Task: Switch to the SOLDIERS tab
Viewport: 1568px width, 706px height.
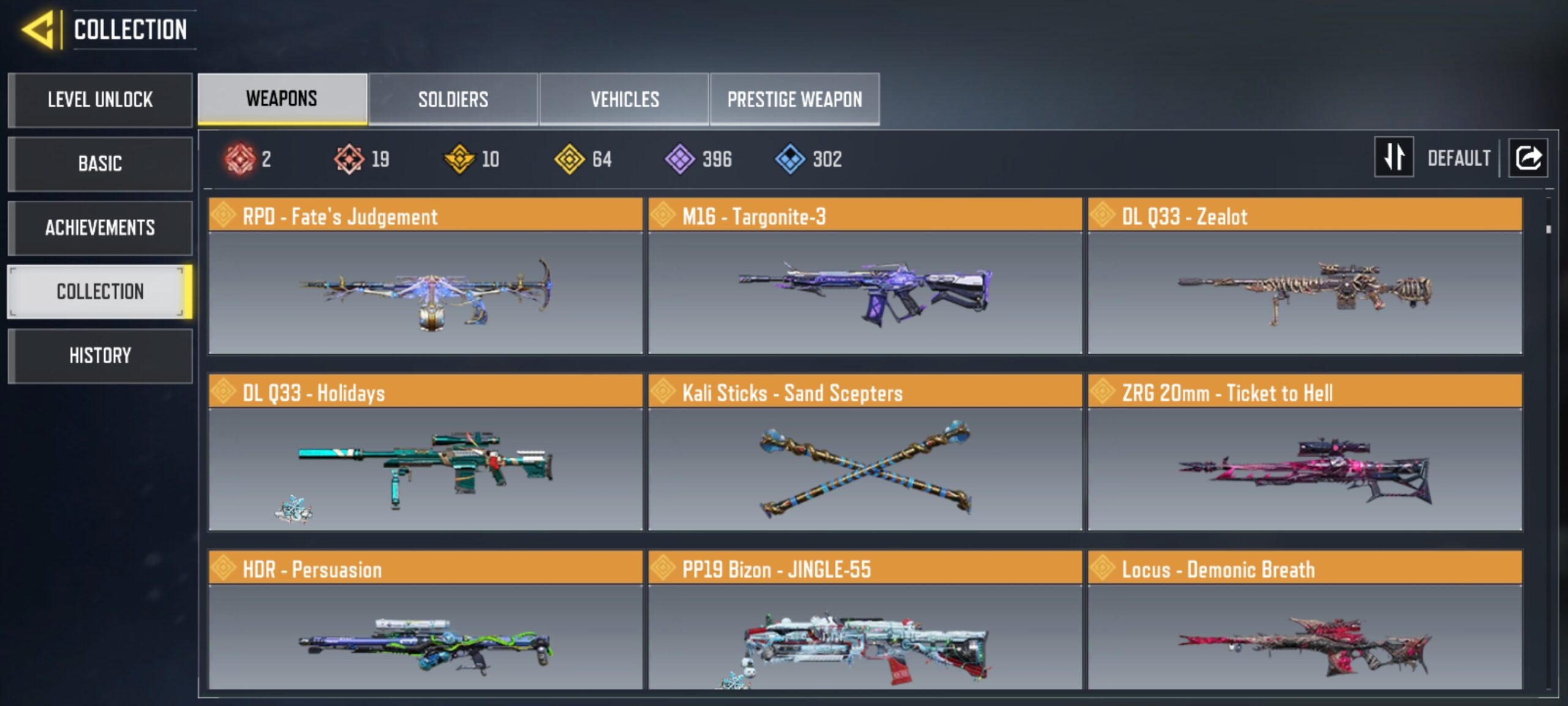Action: (453, 98)
